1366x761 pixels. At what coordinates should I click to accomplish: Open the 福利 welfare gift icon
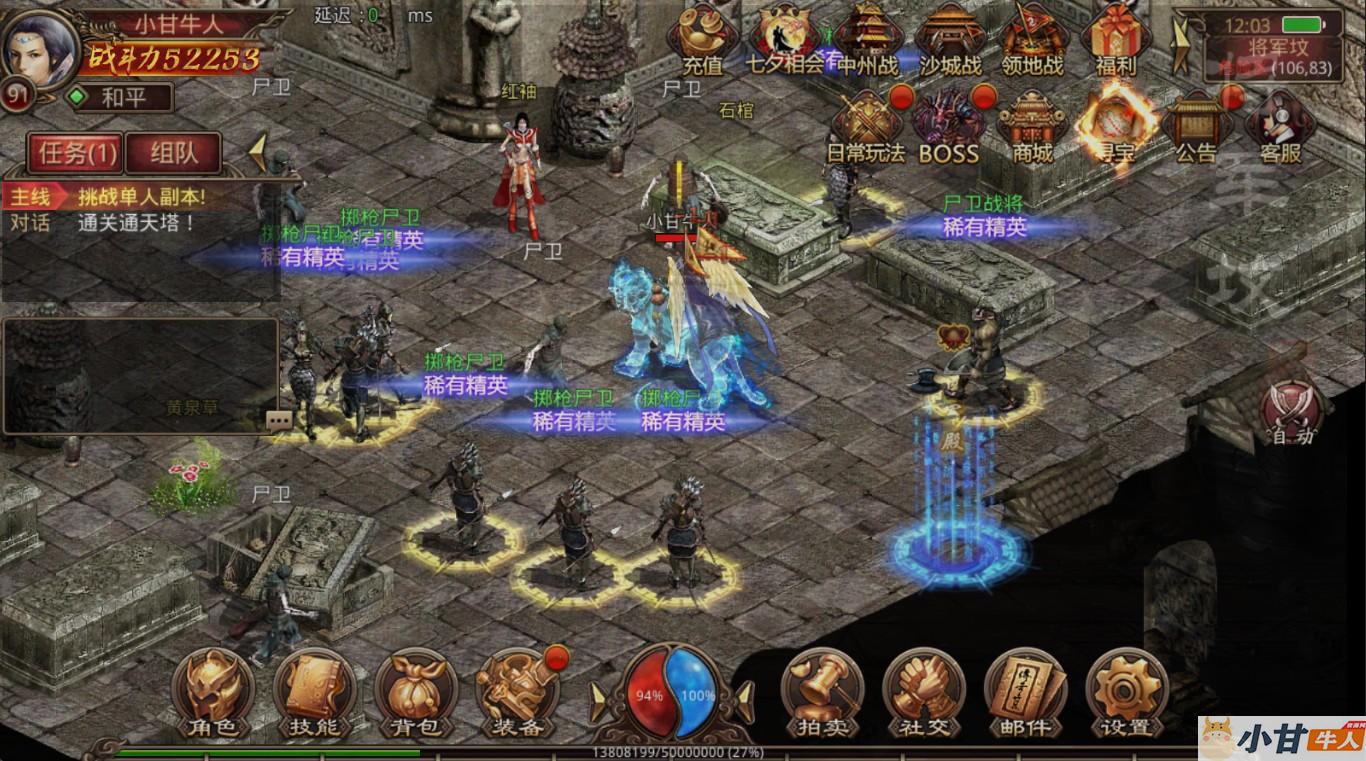[1116, 40]
